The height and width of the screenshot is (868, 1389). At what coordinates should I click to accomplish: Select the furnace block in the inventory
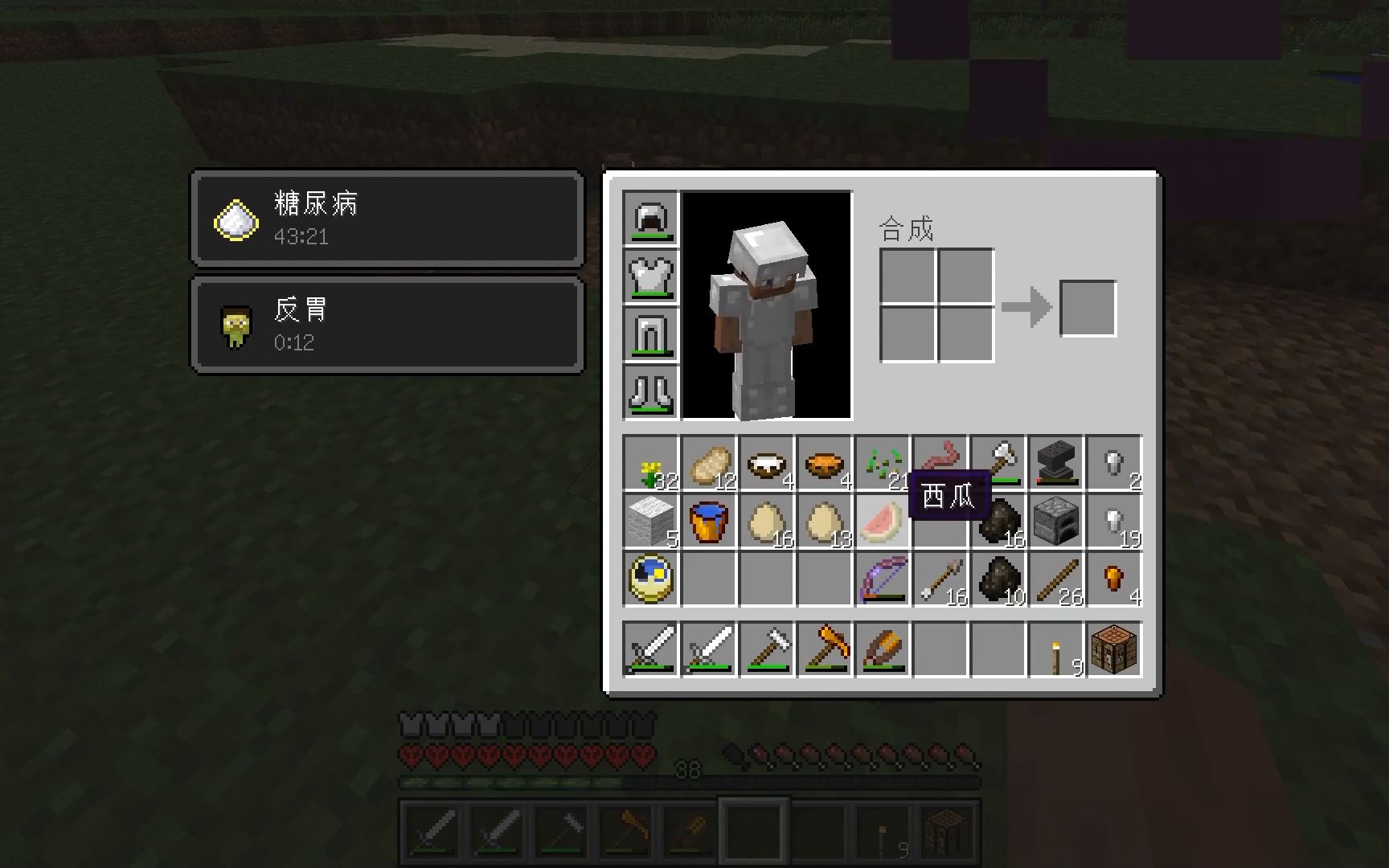1057,521
